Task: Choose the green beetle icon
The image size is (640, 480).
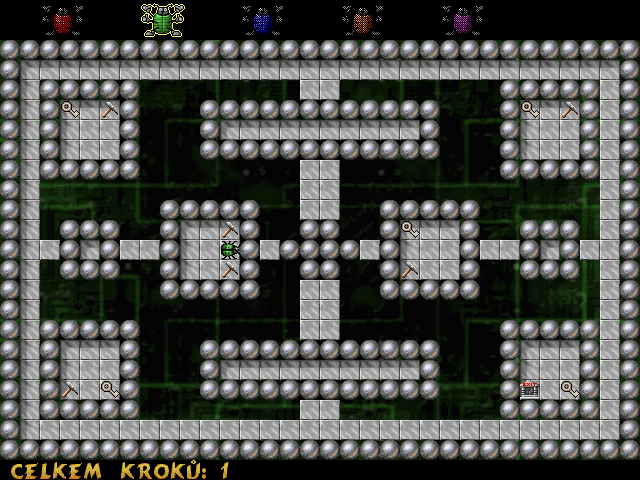Action: click(162, 20)
